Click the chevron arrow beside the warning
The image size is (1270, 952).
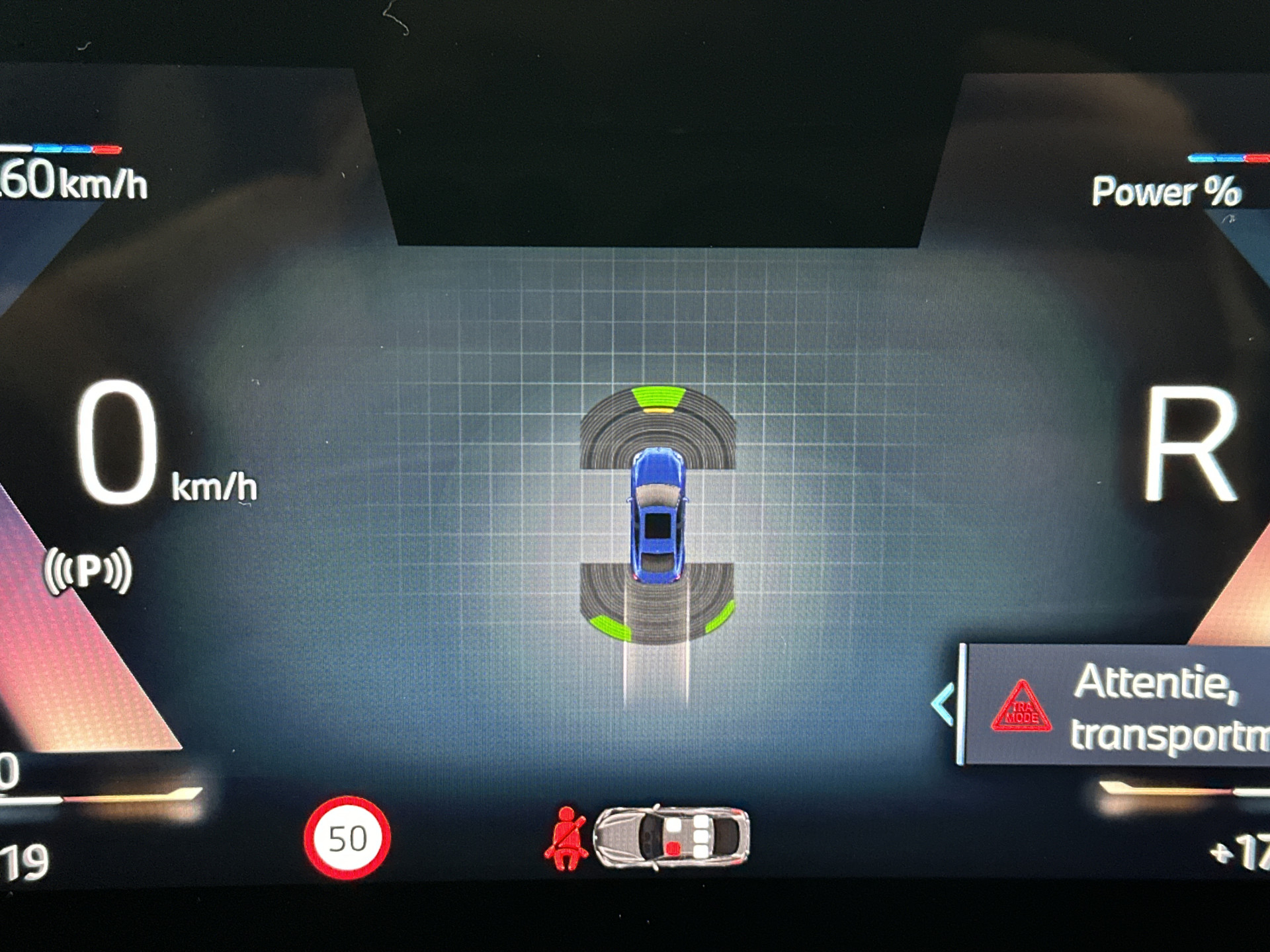(x=943, y=705)
